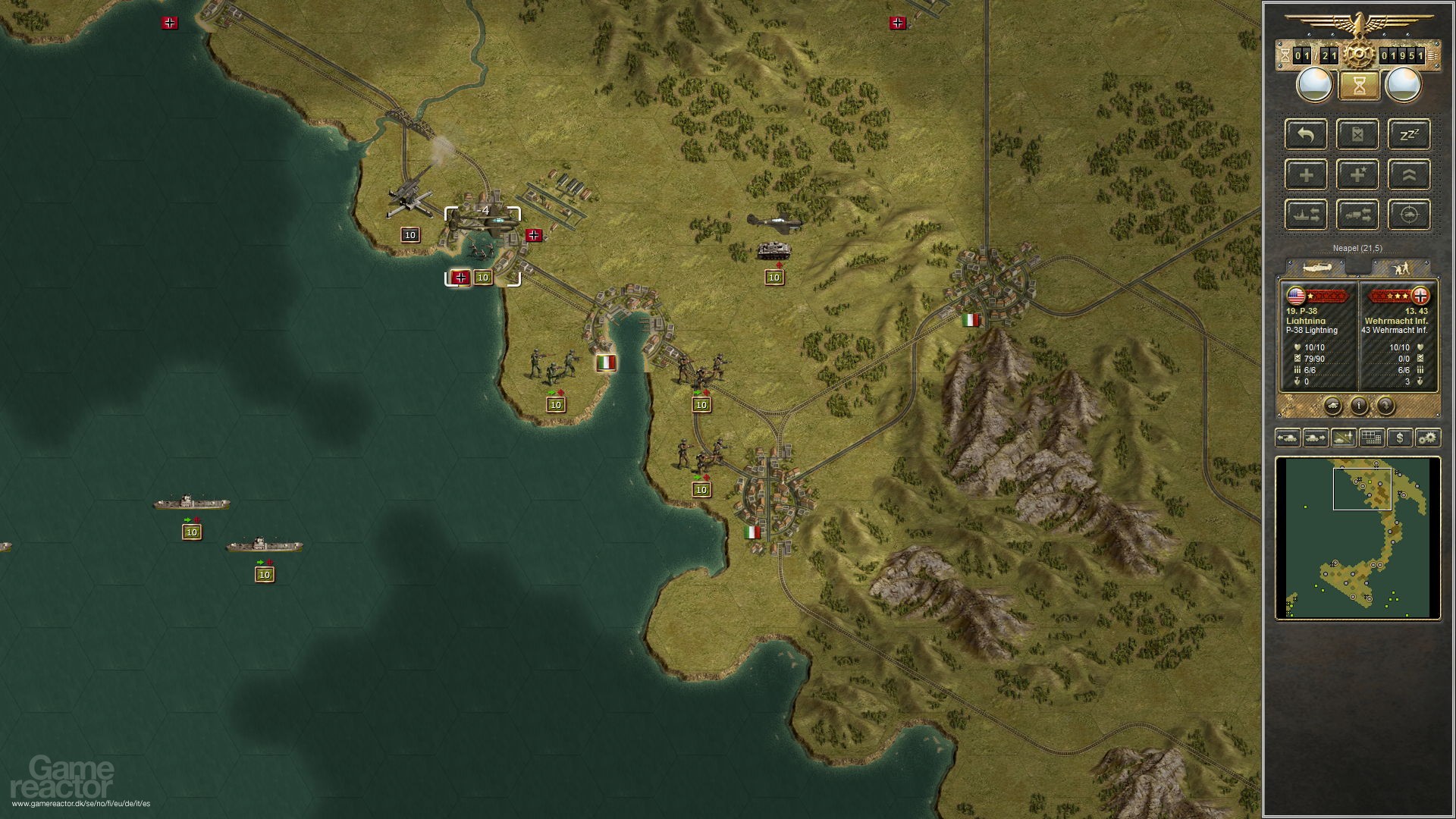Request replacements for the unit

point(1306,174)
